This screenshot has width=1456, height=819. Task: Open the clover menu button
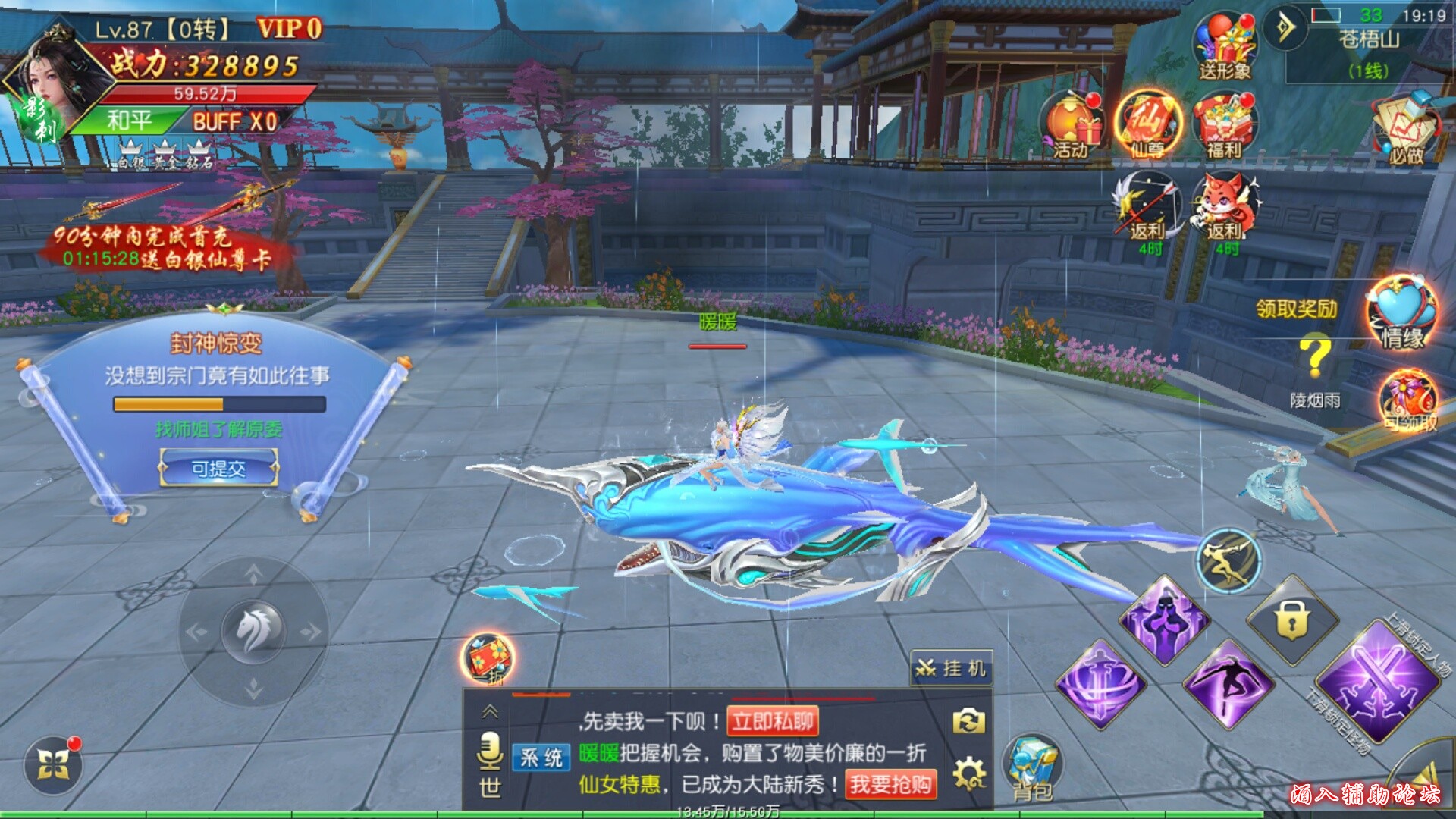click(53, 764)
